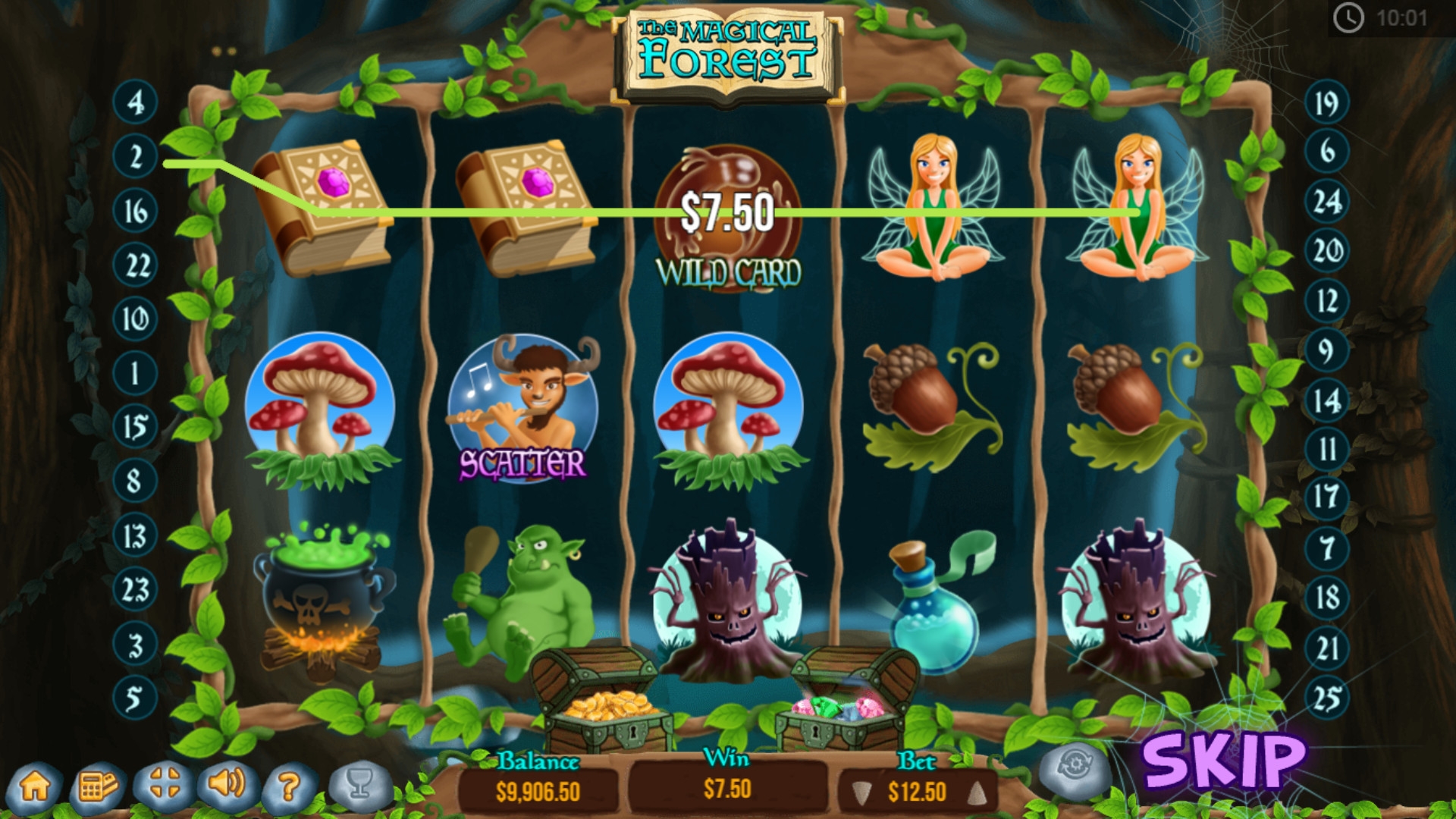This screenshot has height=819, width=1456.
Task: Mute the game sound
Action: [227, 783]
